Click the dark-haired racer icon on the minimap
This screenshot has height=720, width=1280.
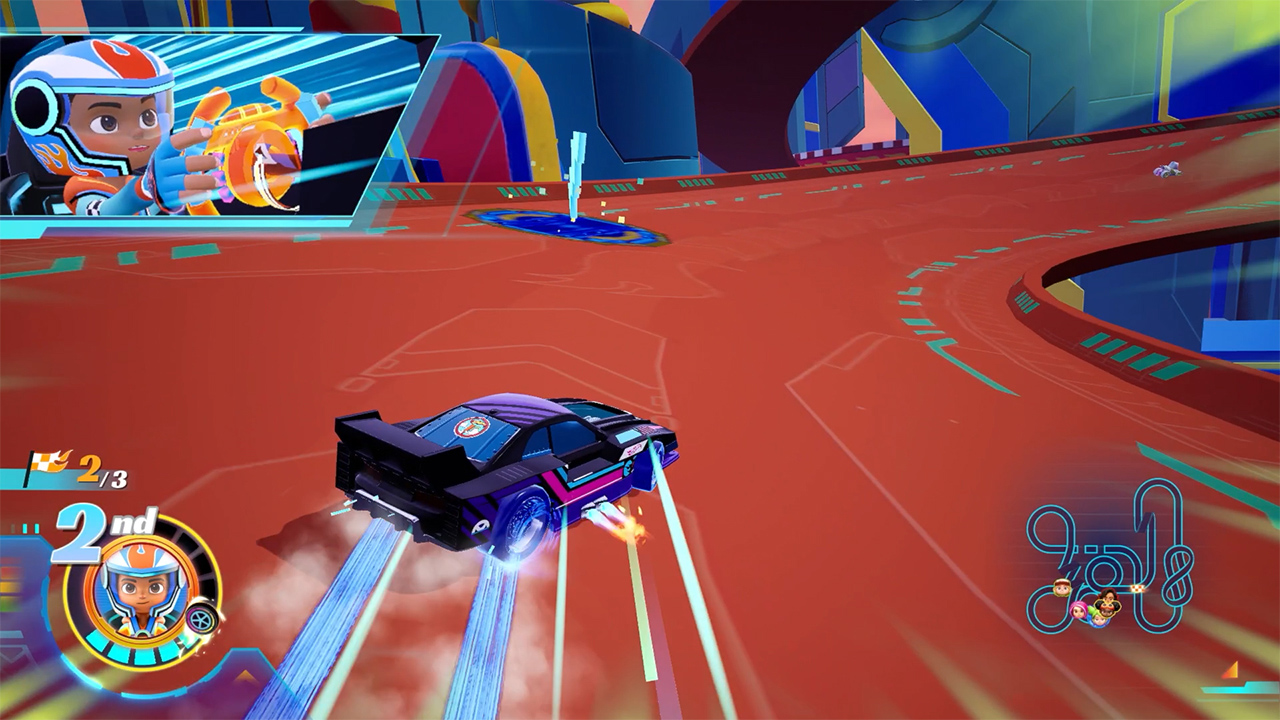1107,594
